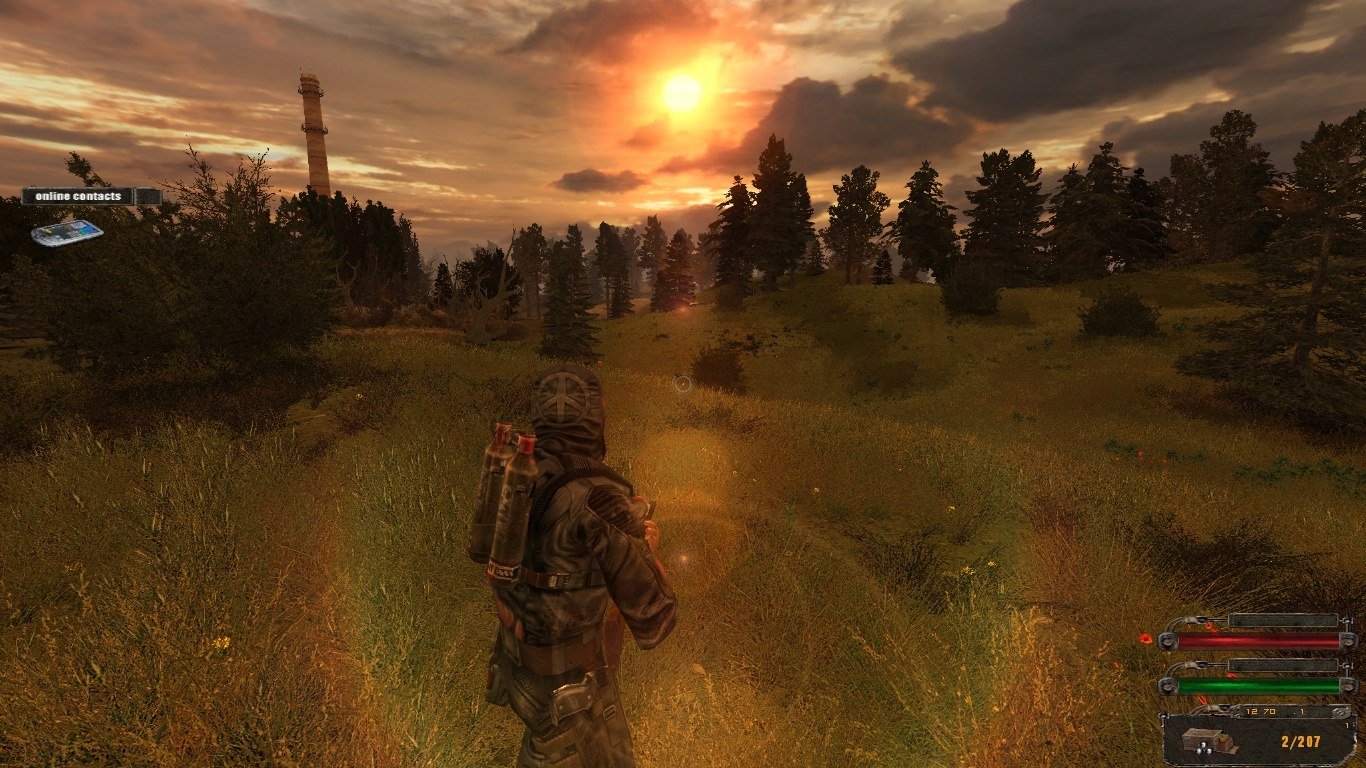
Task: Select the ammo box icon
Action: point(1203,741)
